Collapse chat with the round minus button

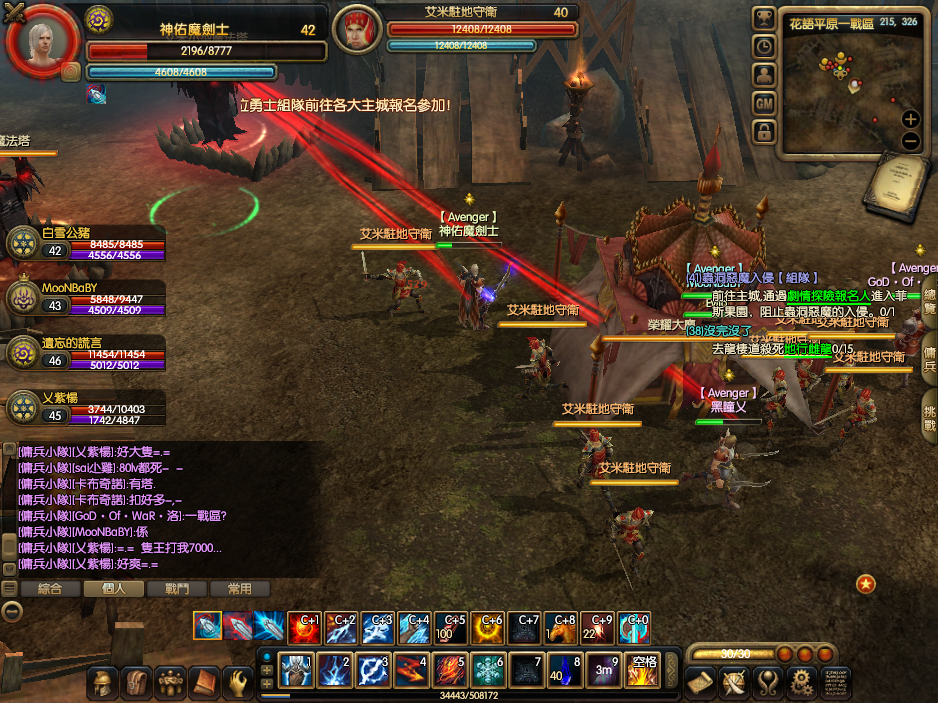[x=12, y=611]
